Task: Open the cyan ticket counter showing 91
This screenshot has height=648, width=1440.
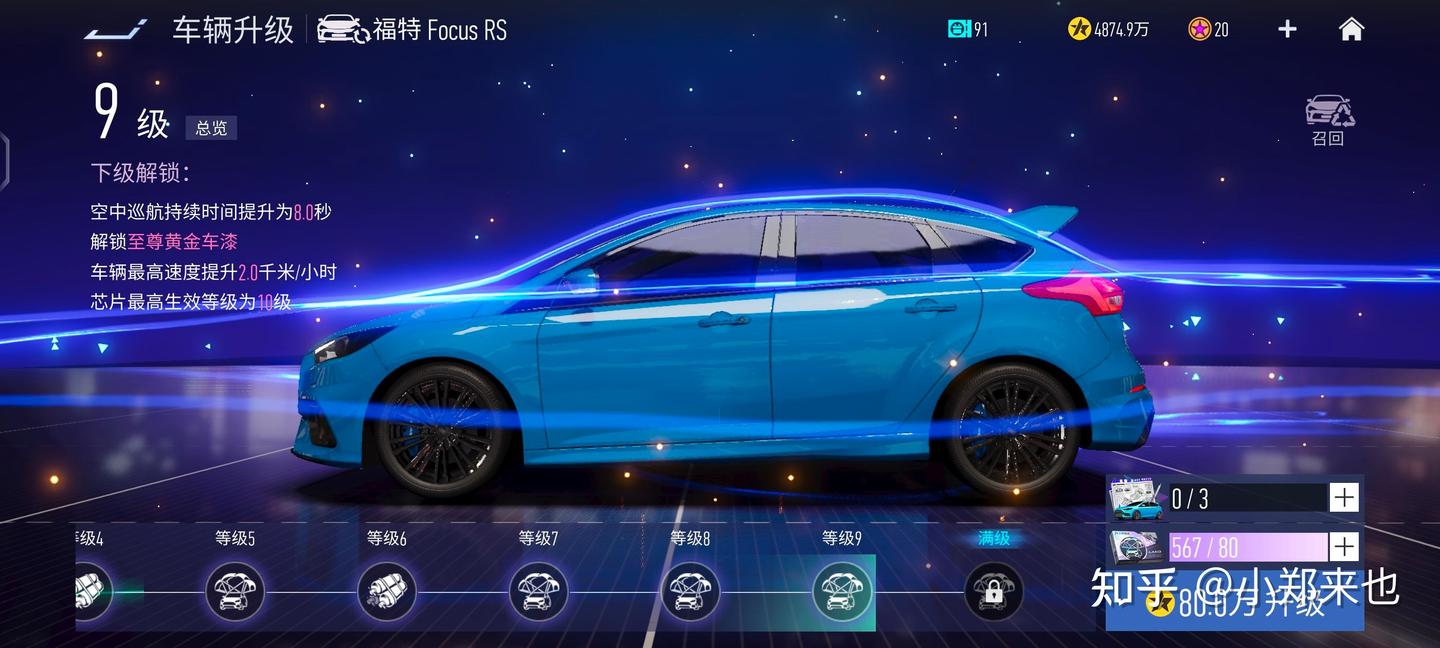Action: click(968, 30)
